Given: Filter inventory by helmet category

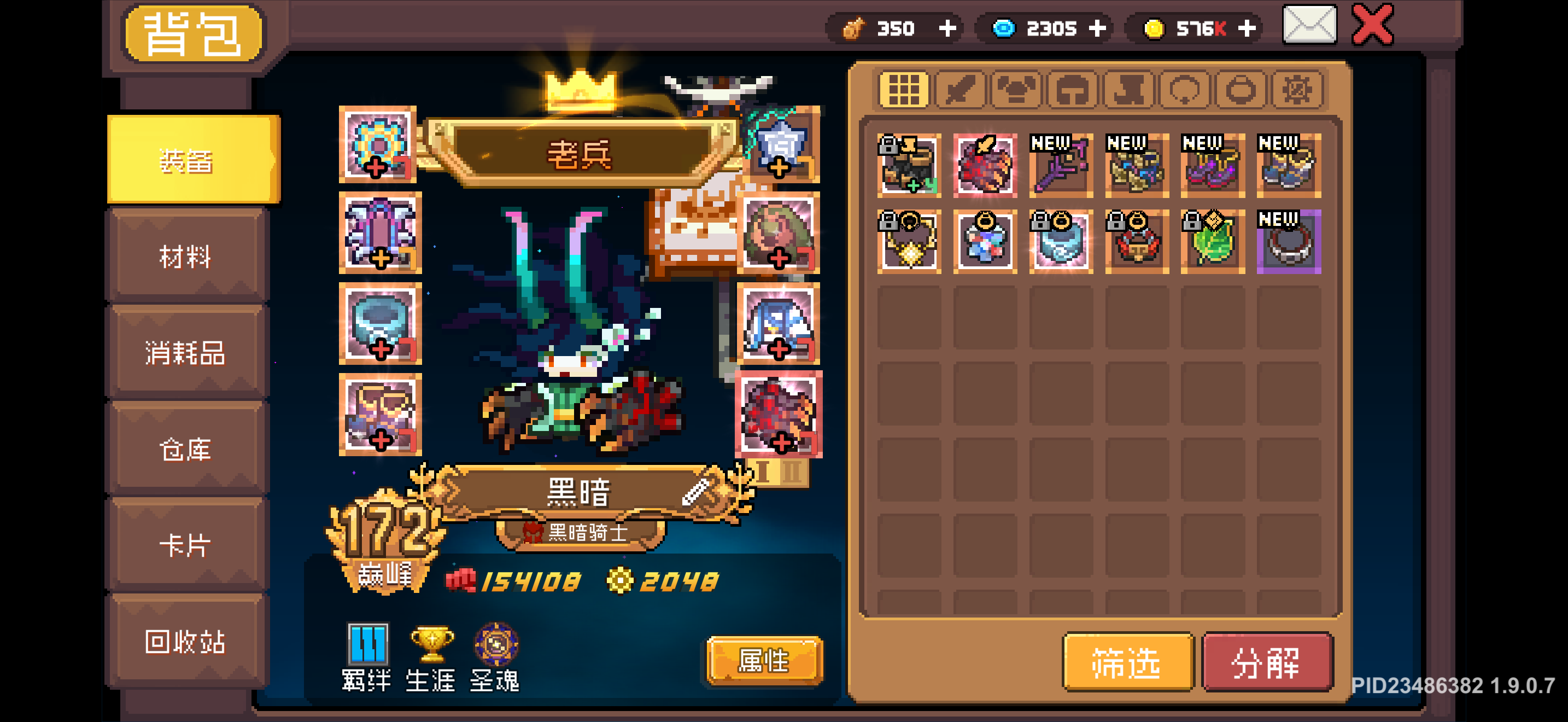Looking at the screenshot, I should [x=1072, y=90].
